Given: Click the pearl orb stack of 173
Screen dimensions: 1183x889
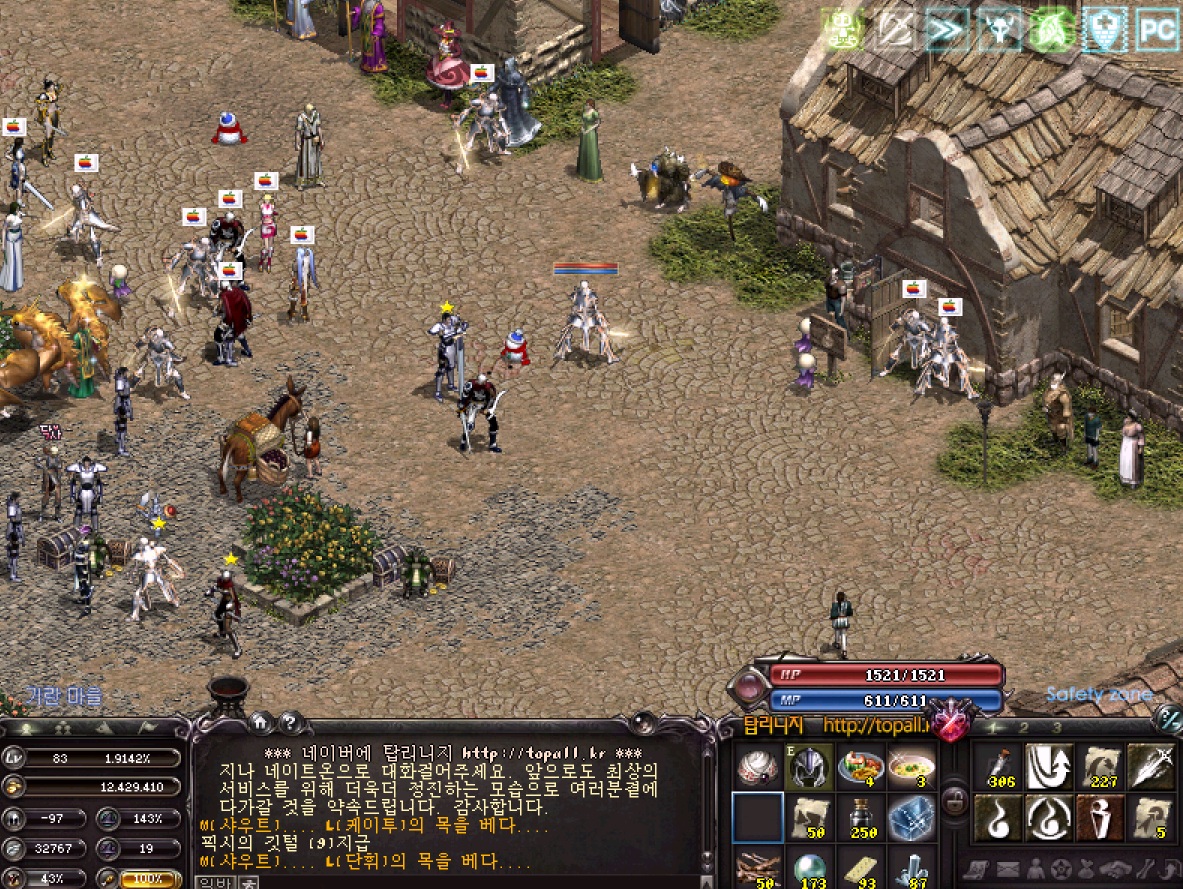Looking at the screenshot, I should coord(810,868).
